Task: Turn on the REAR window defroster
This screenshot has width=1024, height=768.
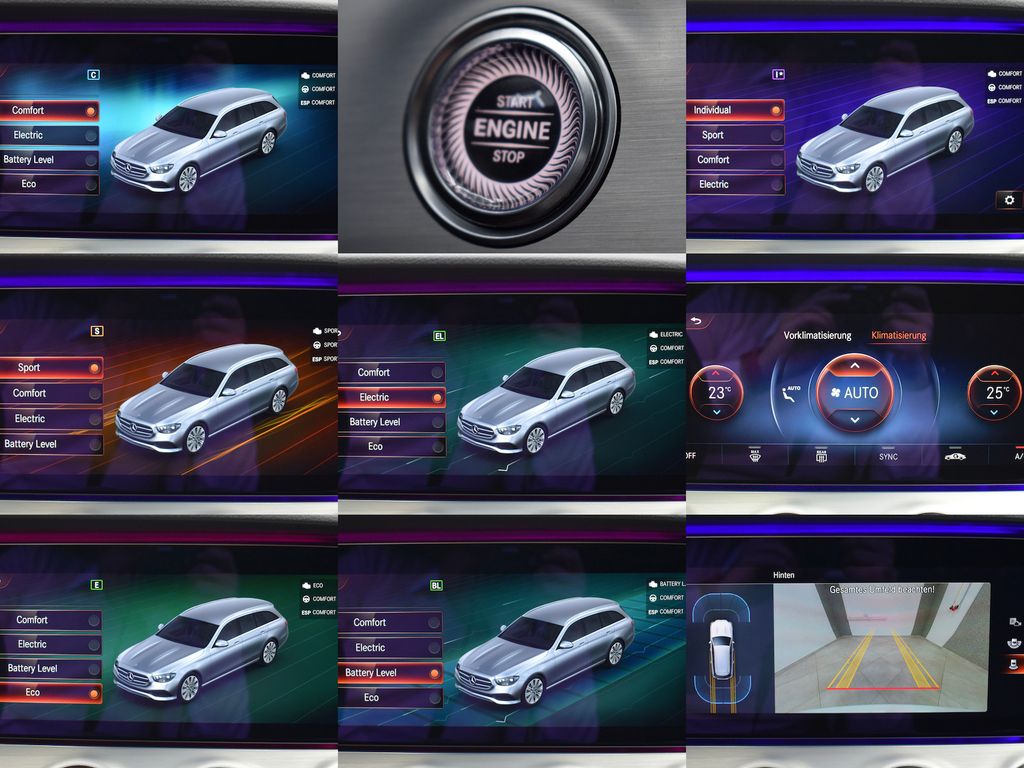Action: point(821,456)
